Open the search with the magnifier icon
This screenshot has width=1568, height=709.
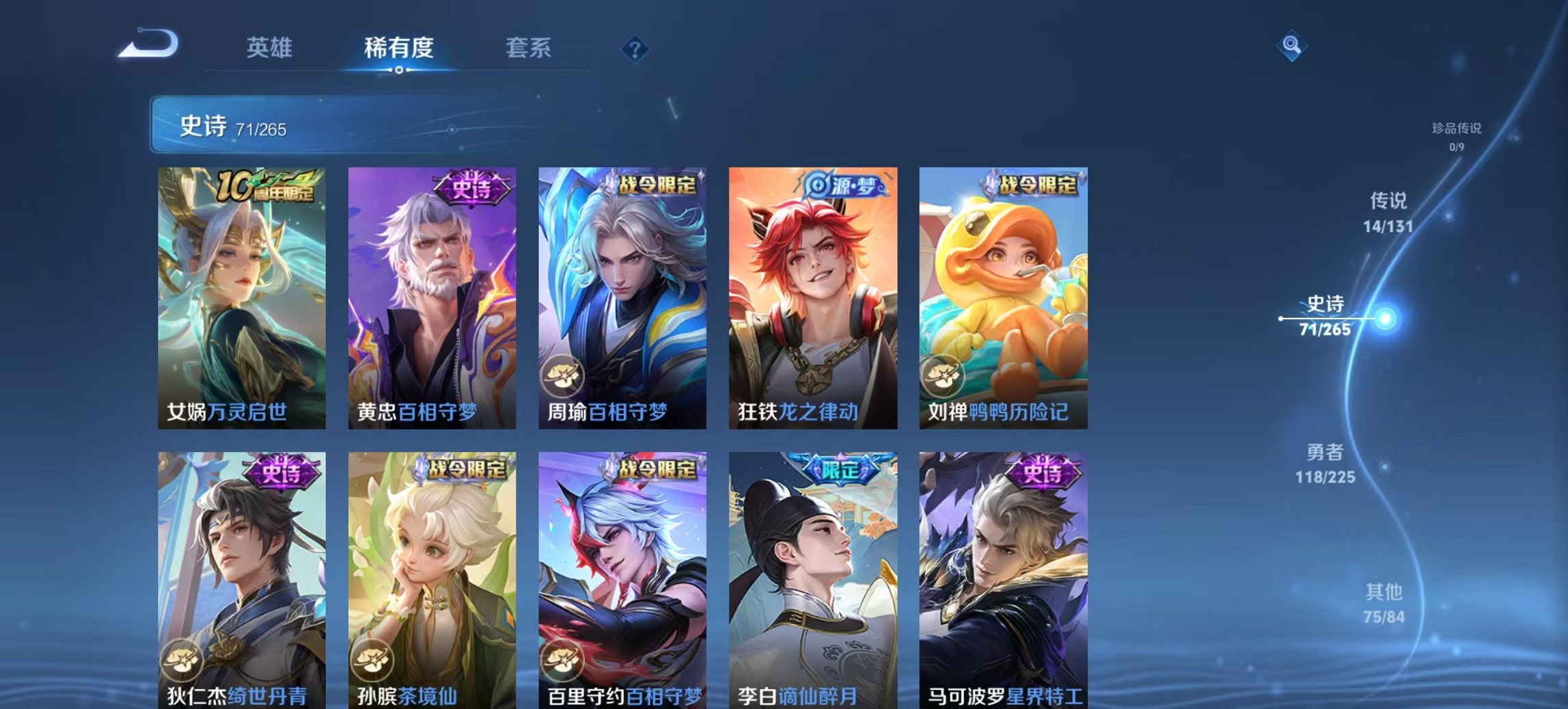(x=1290, y=45)
